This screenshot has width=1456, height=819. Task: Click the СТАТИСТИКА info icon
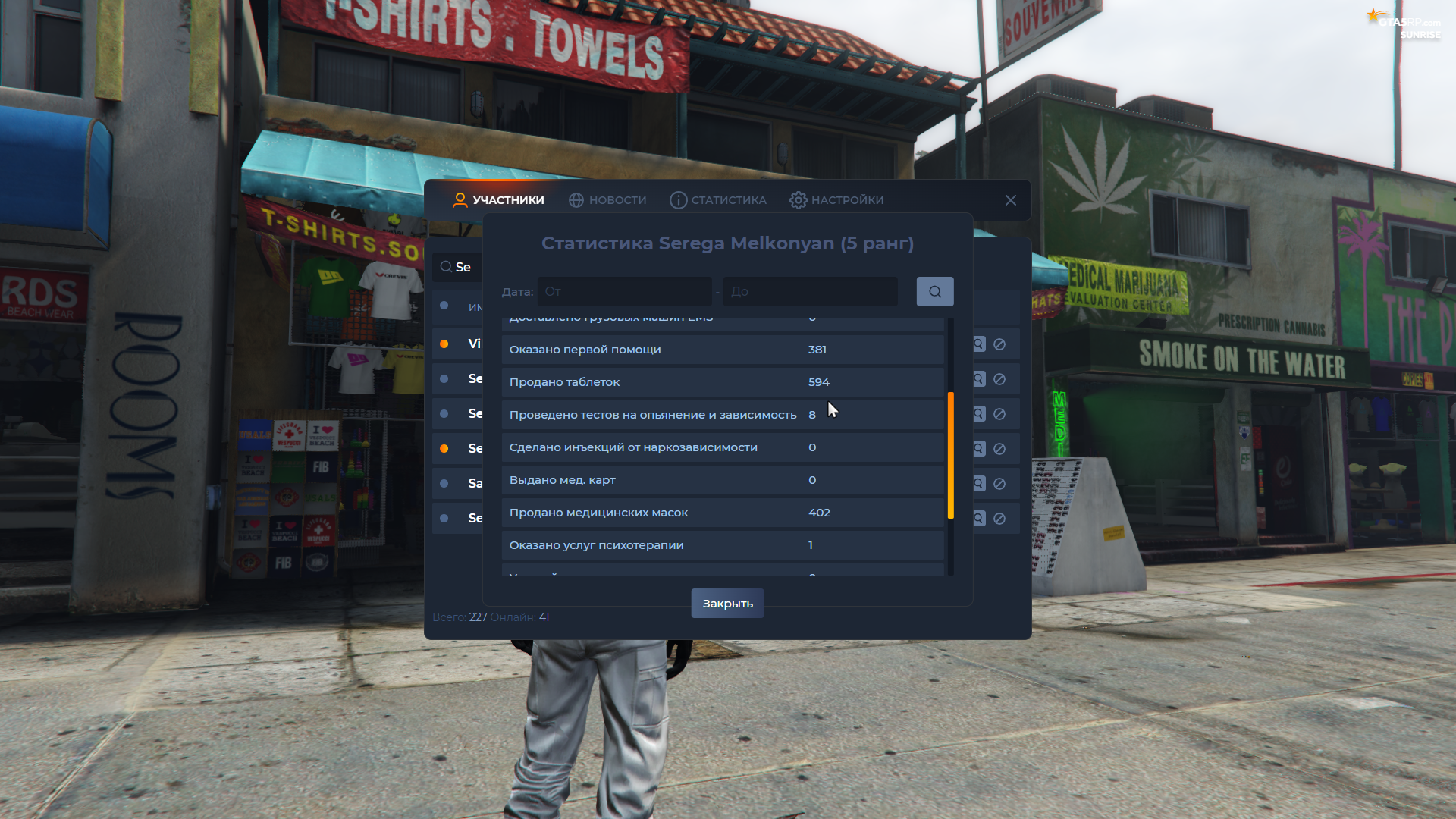(677, 199)
